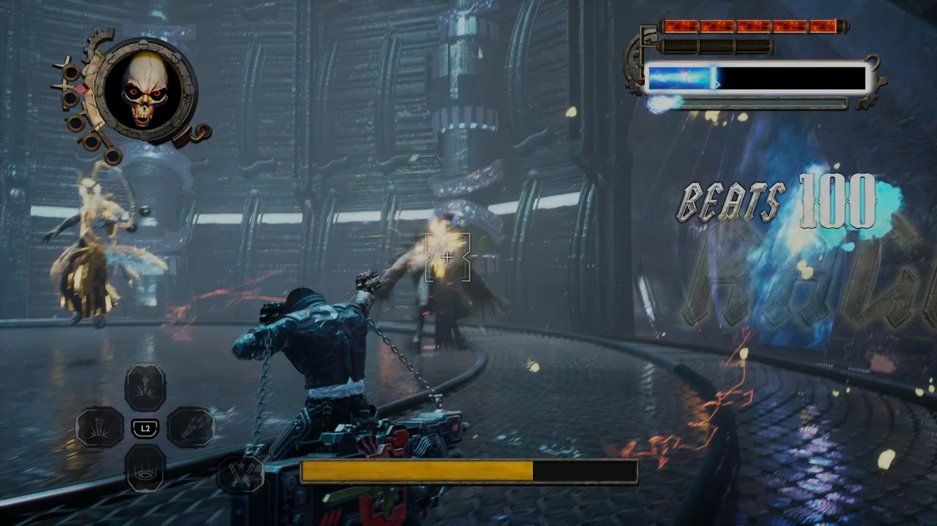Activate the missile barrage ability icon
The height and width of the screenshot is (526, 937).
(191, 427)
